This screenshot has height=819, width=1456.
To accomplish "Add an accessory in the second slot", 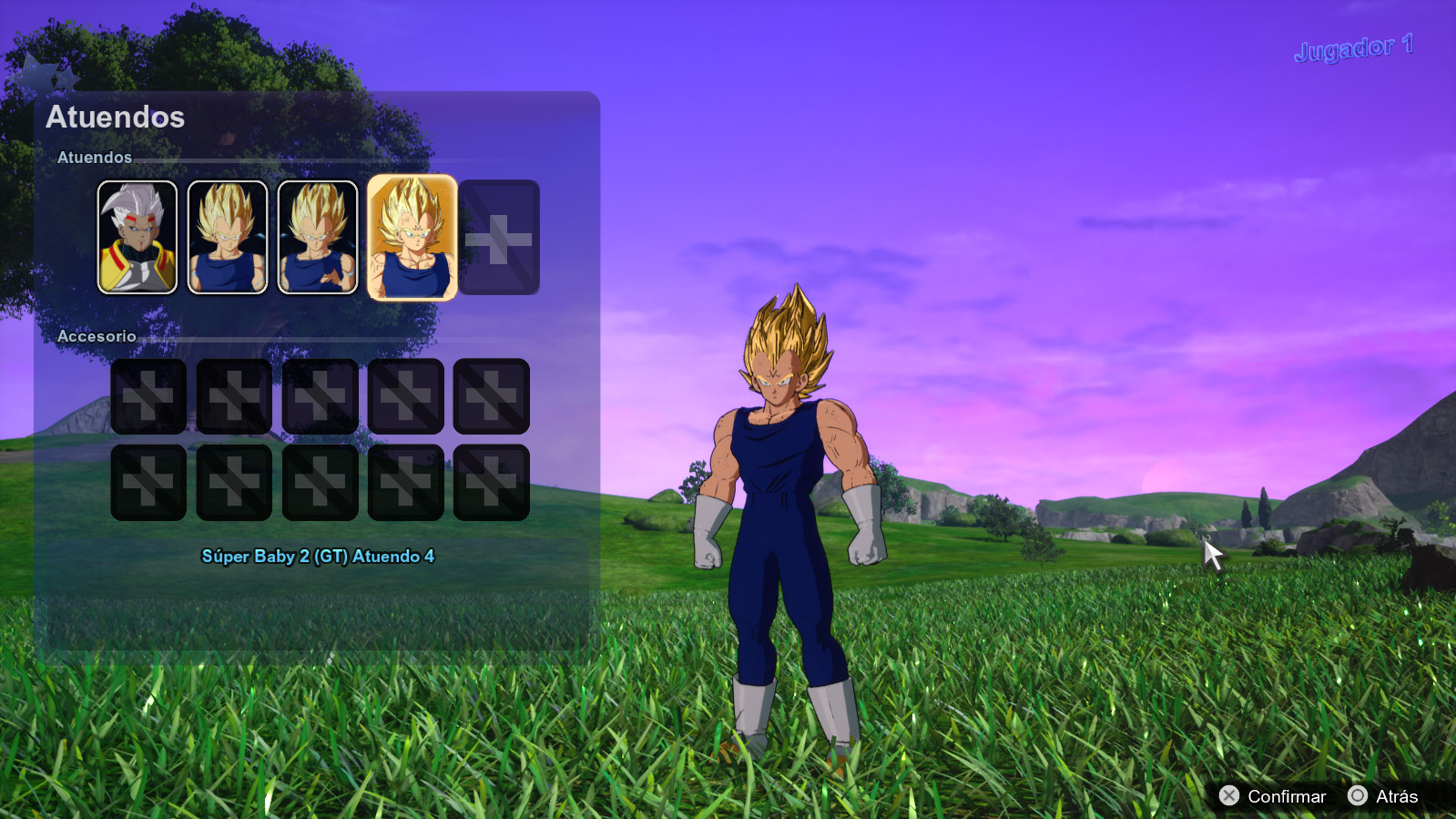I will pos(234,397).
